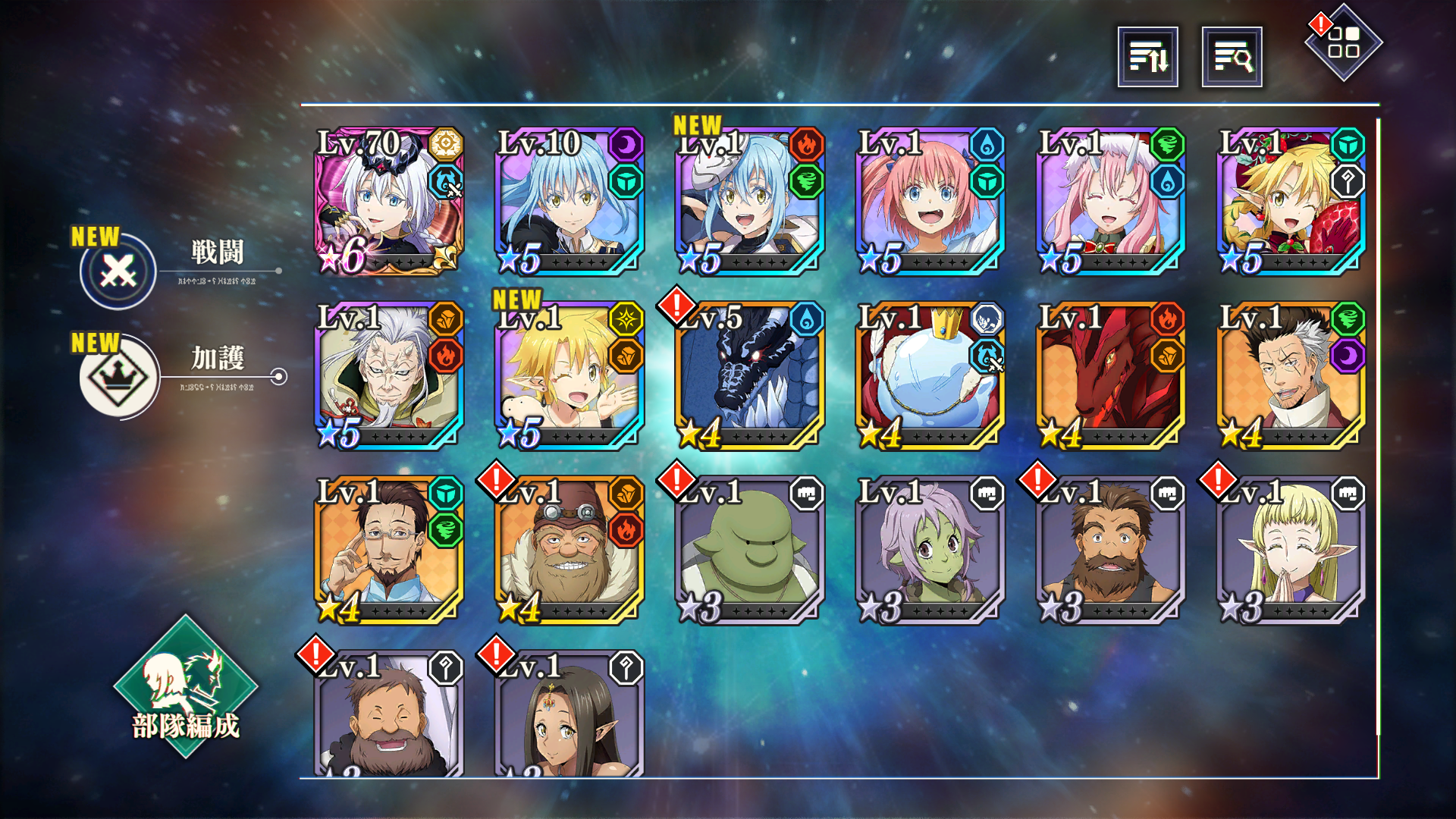Choose the crowned blue slime card
The image size is (1456, 819).
click(x=930, y=376)
